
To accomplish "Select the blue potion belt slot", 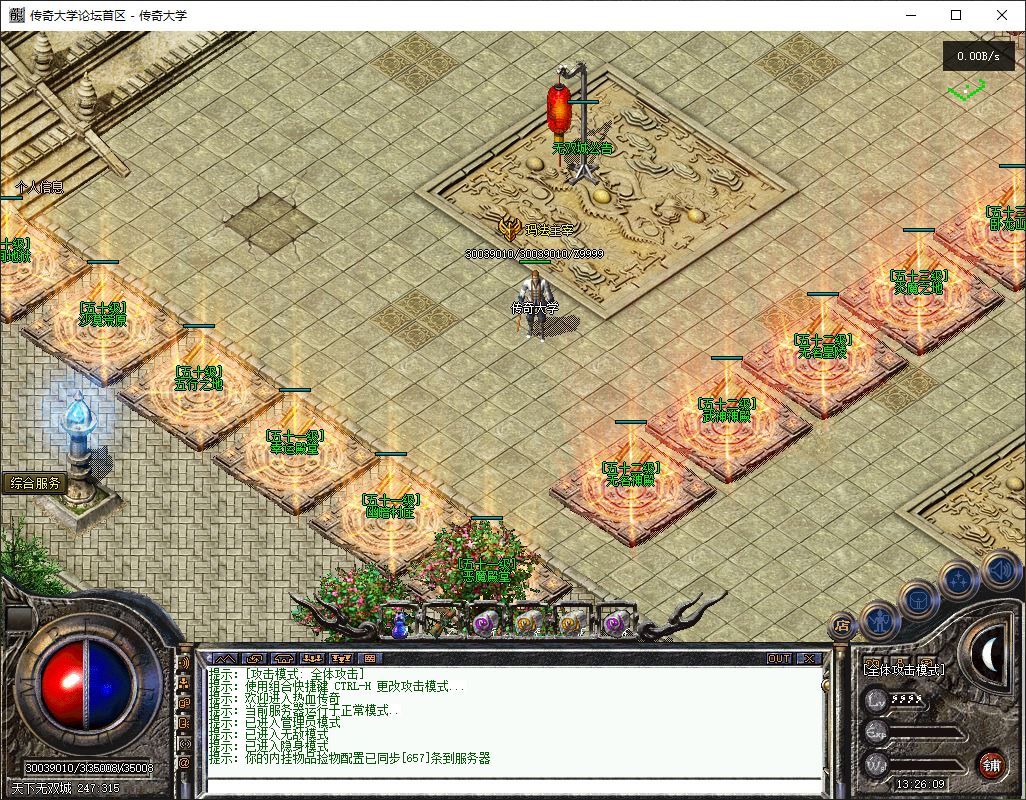I will (399, 623).
